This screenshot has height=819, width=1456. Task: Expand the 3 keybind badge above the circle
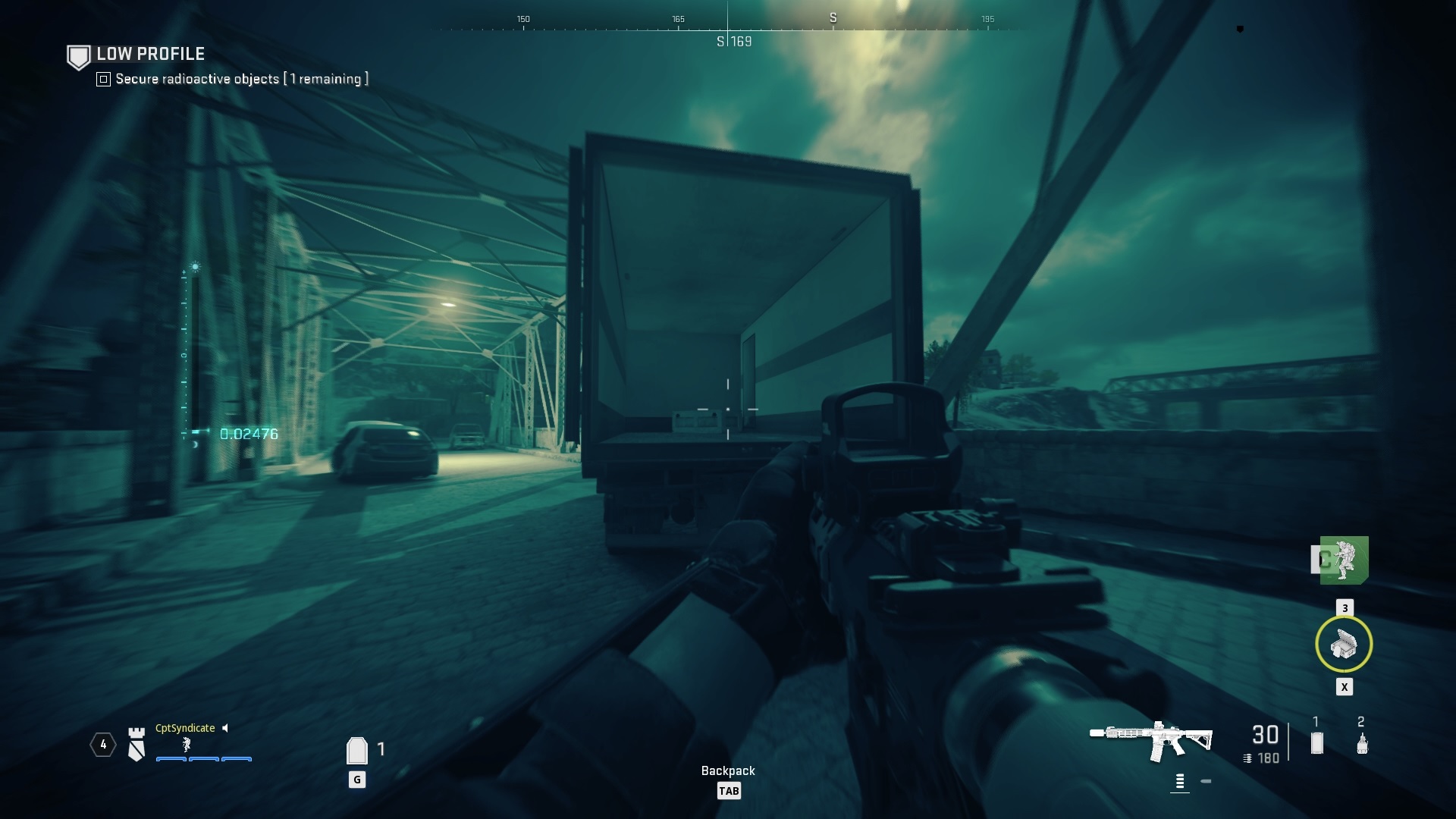[x=1345, y=607]
